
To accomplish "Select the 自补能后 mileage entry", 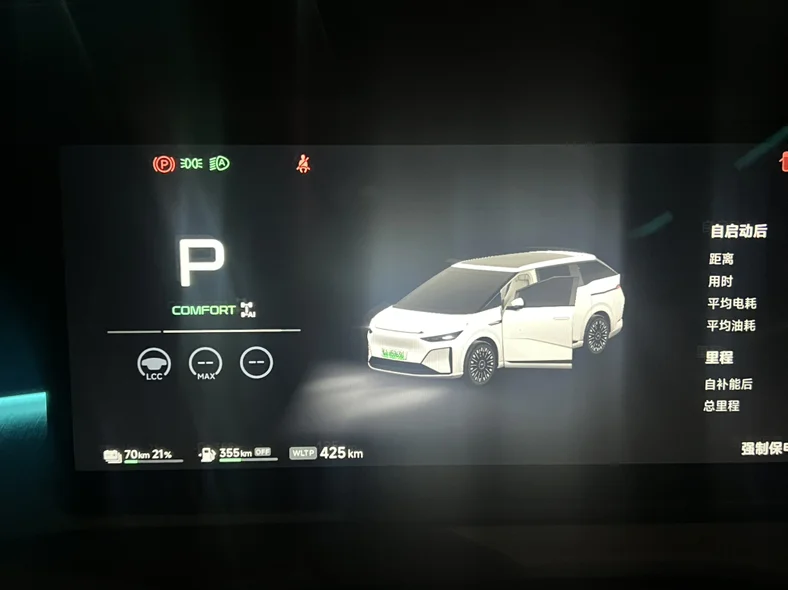I will click(728, 384).
